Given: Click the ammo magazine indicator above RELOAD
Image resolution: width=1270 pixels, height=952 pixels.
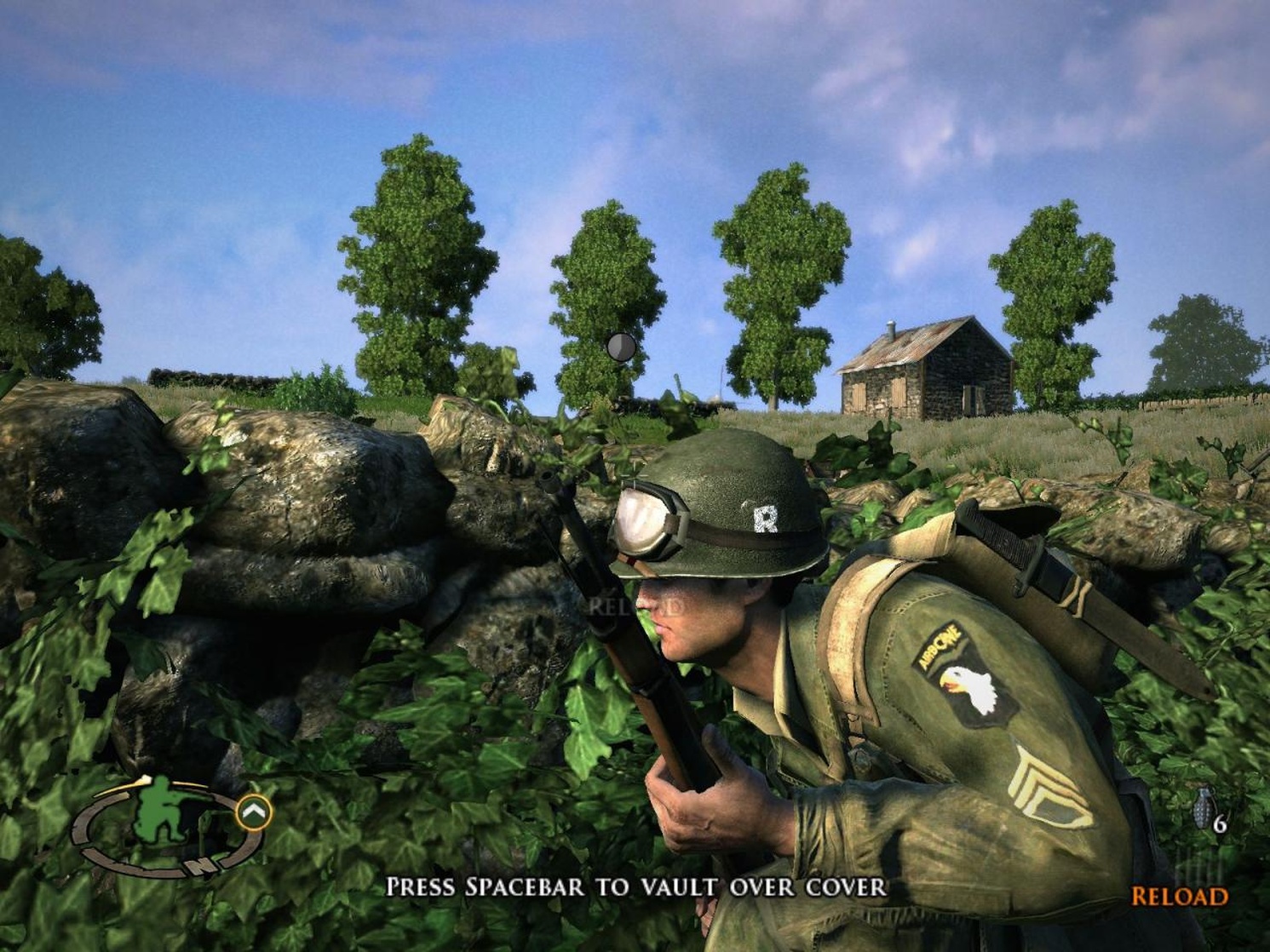Looking at the screenshot, I should pos(1199,867).
